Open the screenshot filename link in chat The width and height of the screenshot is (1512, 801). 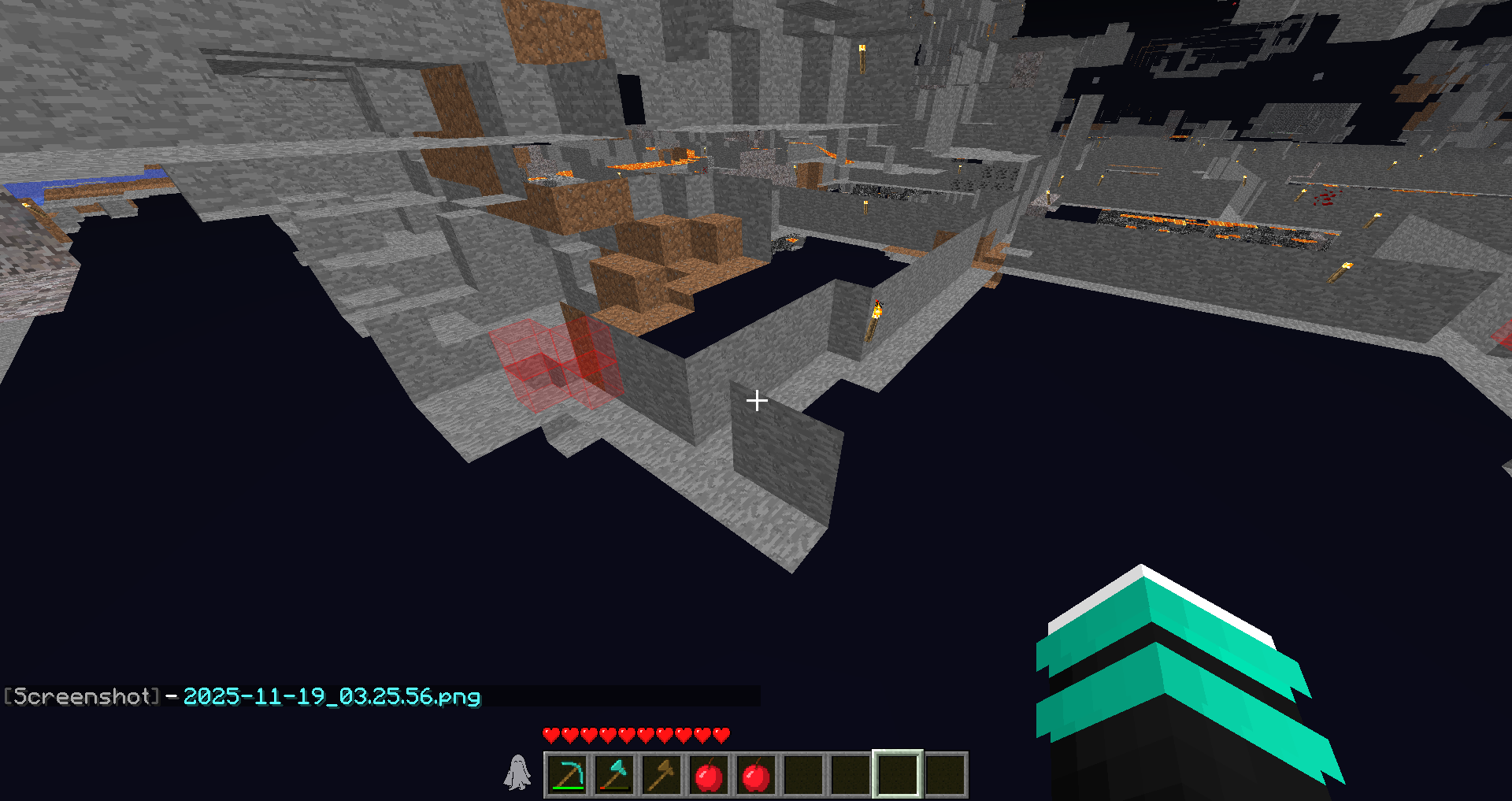(x=332, y=696)
